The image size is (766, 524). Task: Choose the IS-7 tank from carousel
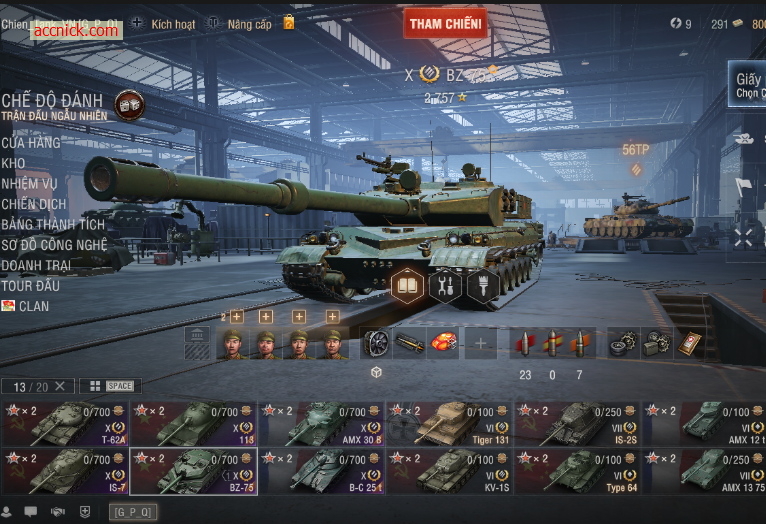coord(64,470)
